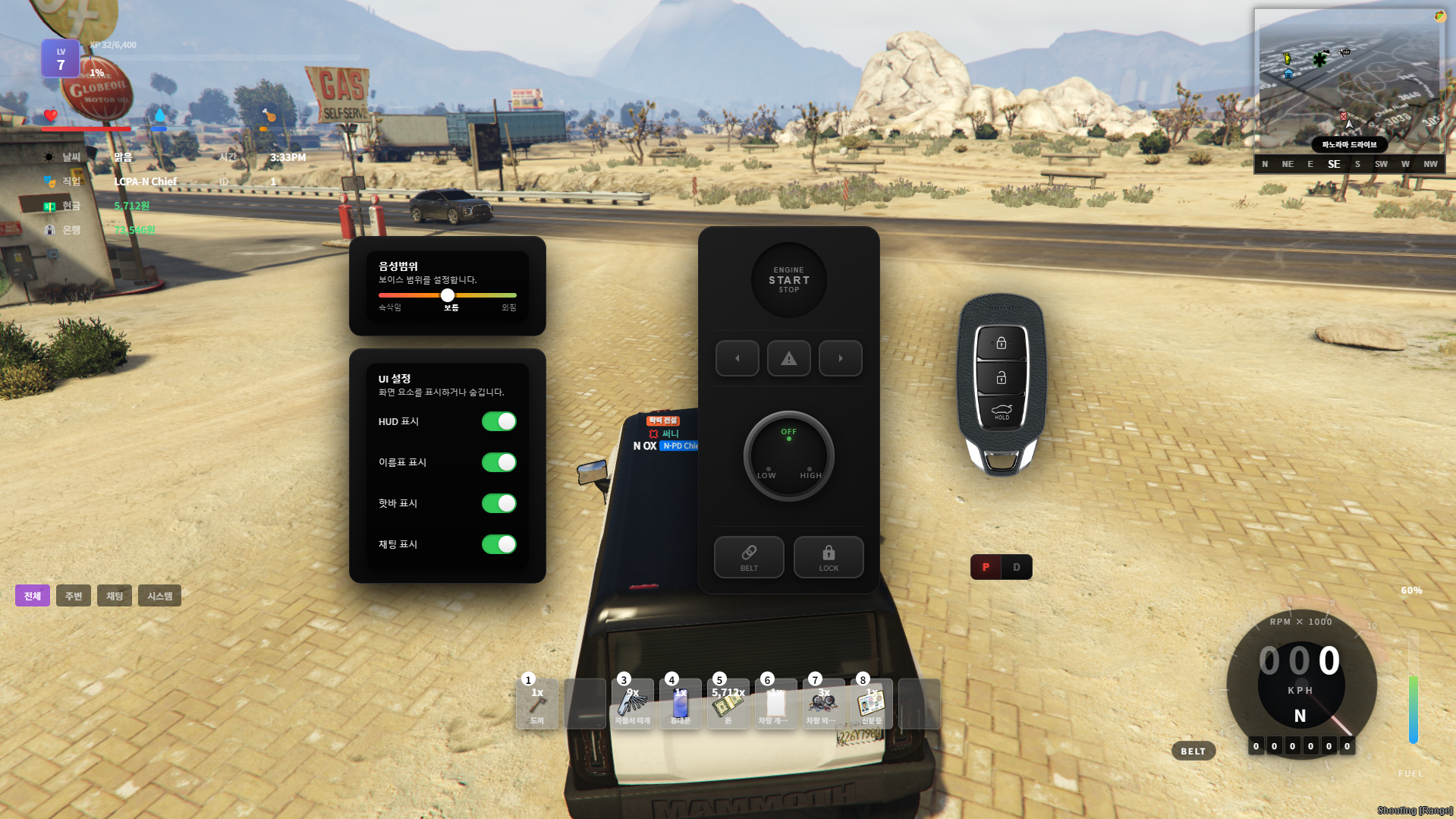The image size is (1456, 819).
Task: Select the 전체 chat tab
Action: coord(33,596)
